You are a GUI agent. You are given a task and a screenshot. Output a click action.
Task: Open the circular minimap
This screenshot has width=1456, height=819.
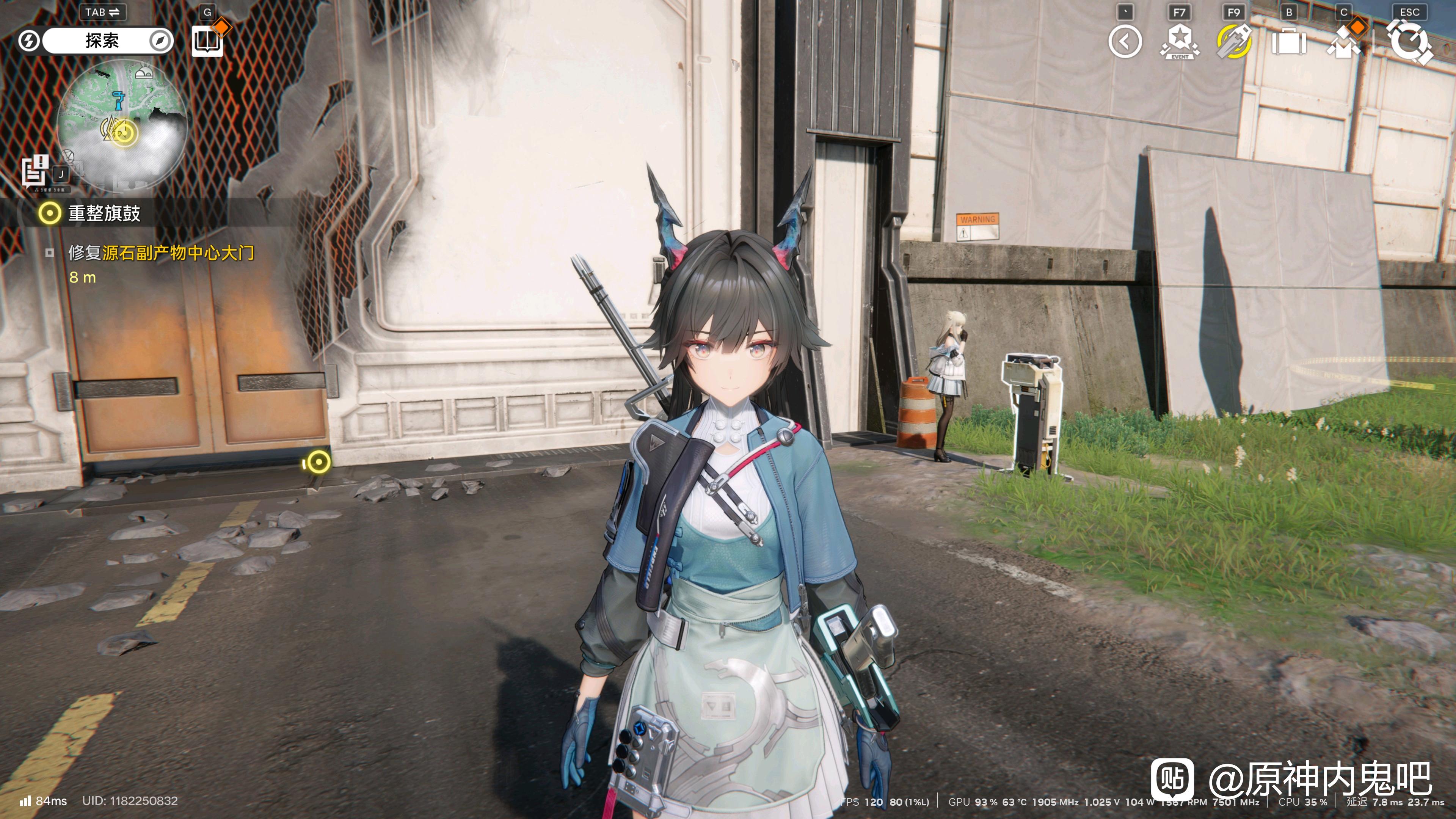coord(122,120)
